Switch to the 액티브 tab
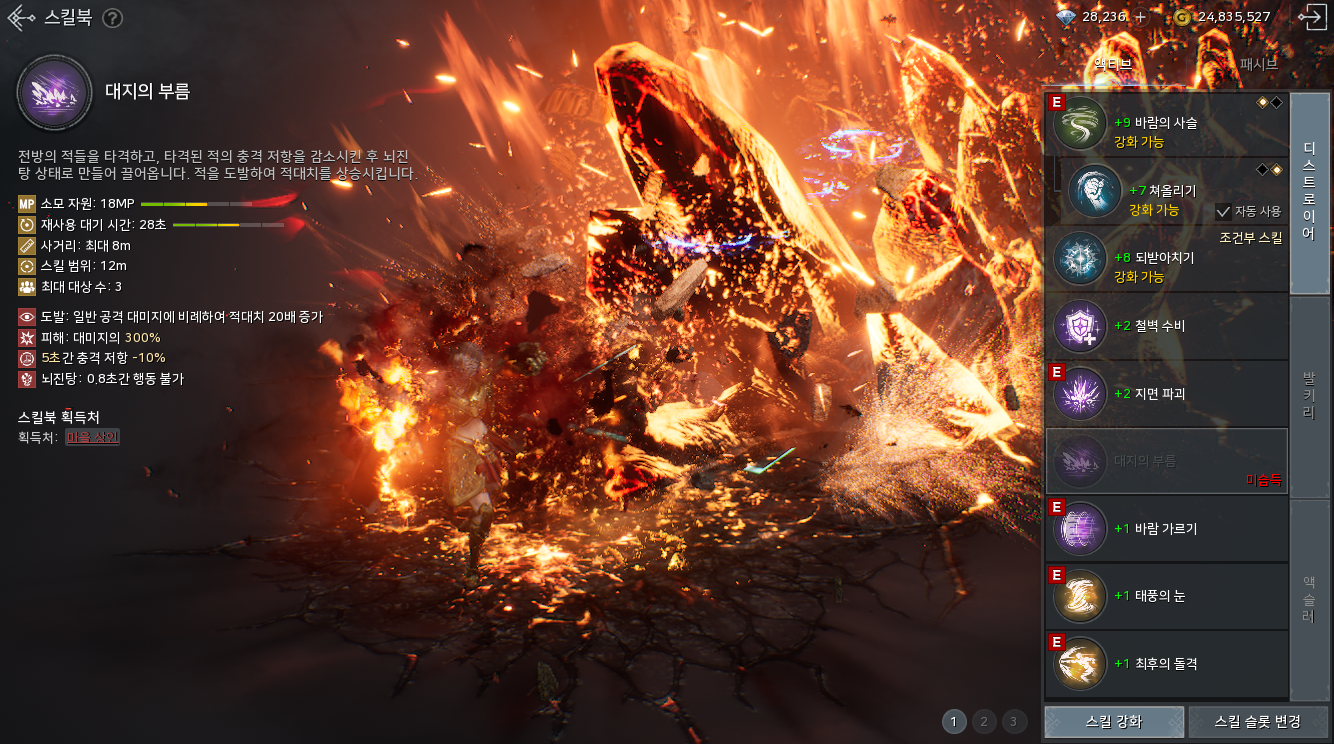The height and width of the screenshot is (744, 1334). (1113, 63)
